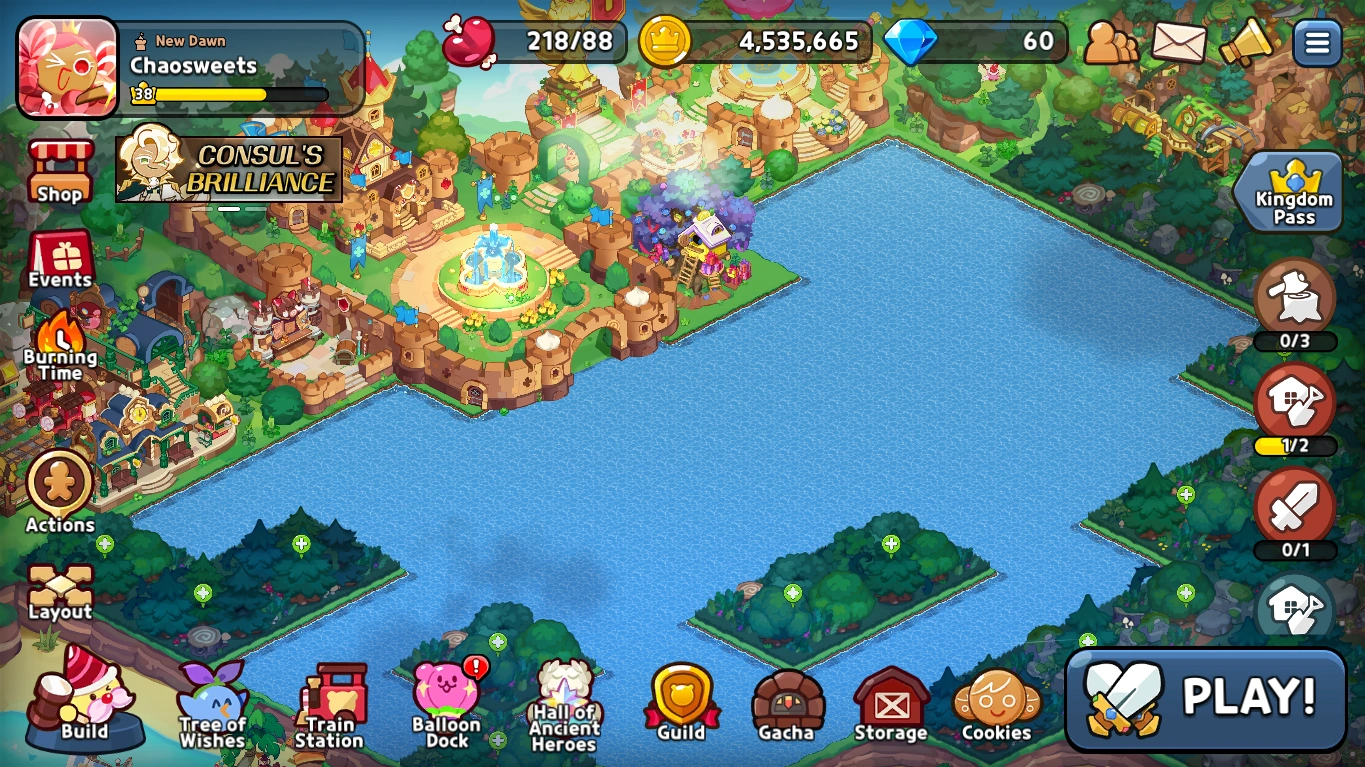View your Cookies collection
The image size is (1365, 767).
pyautogui.click(x=996, y=700)
